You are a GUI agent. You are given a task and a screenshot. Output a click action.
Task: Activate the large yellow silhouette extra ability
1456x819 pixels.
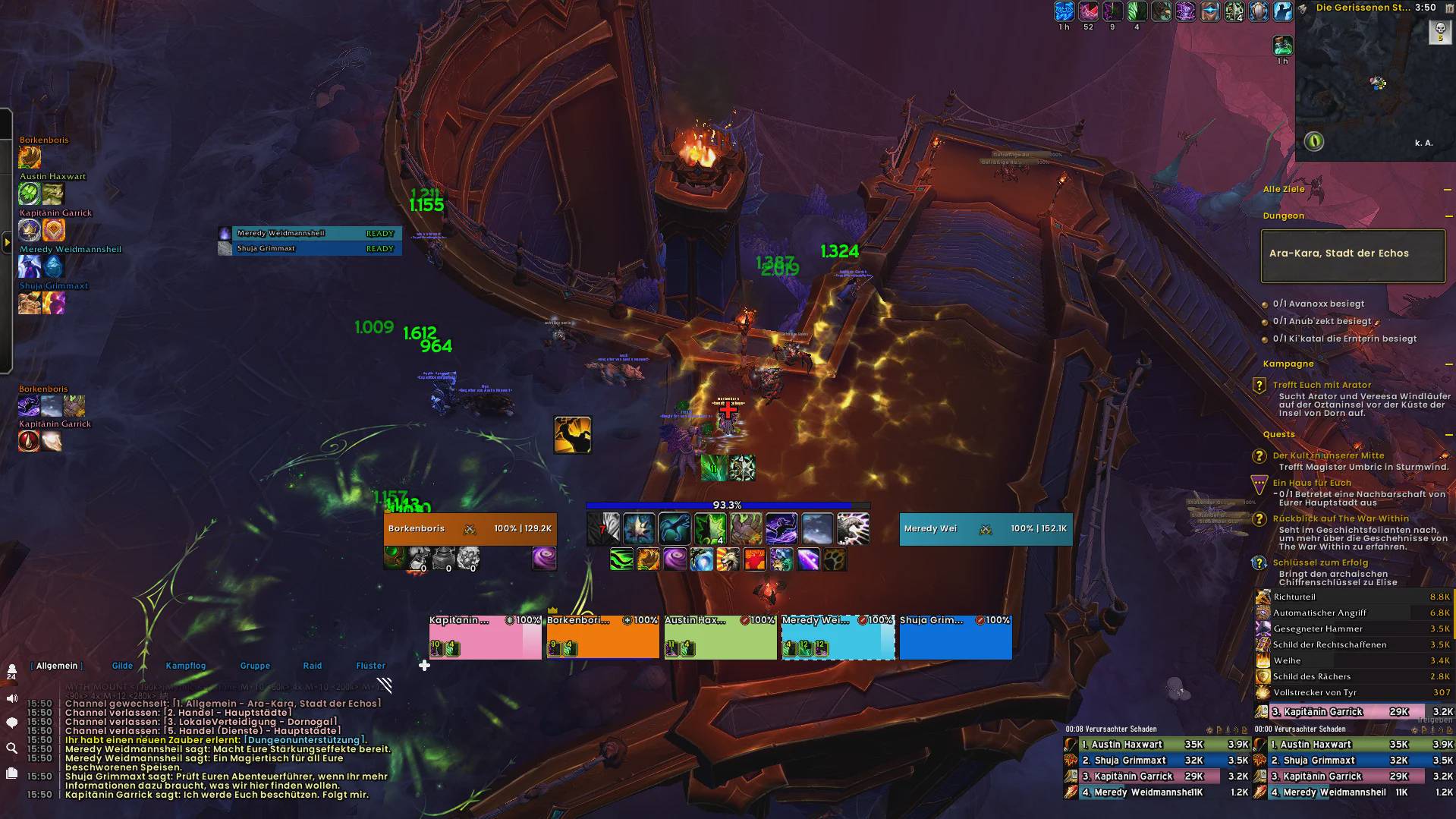pyautogui.click(x=573, y=435)
